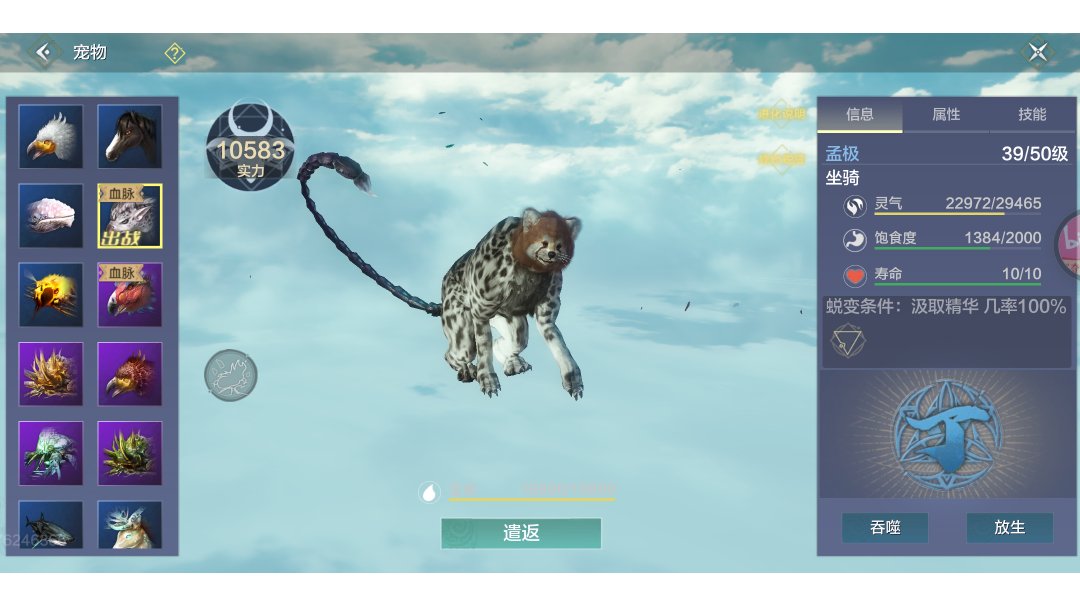Tap the round beast silhouette icon
The image size is (1080, 606).
(x=231, y=375)
